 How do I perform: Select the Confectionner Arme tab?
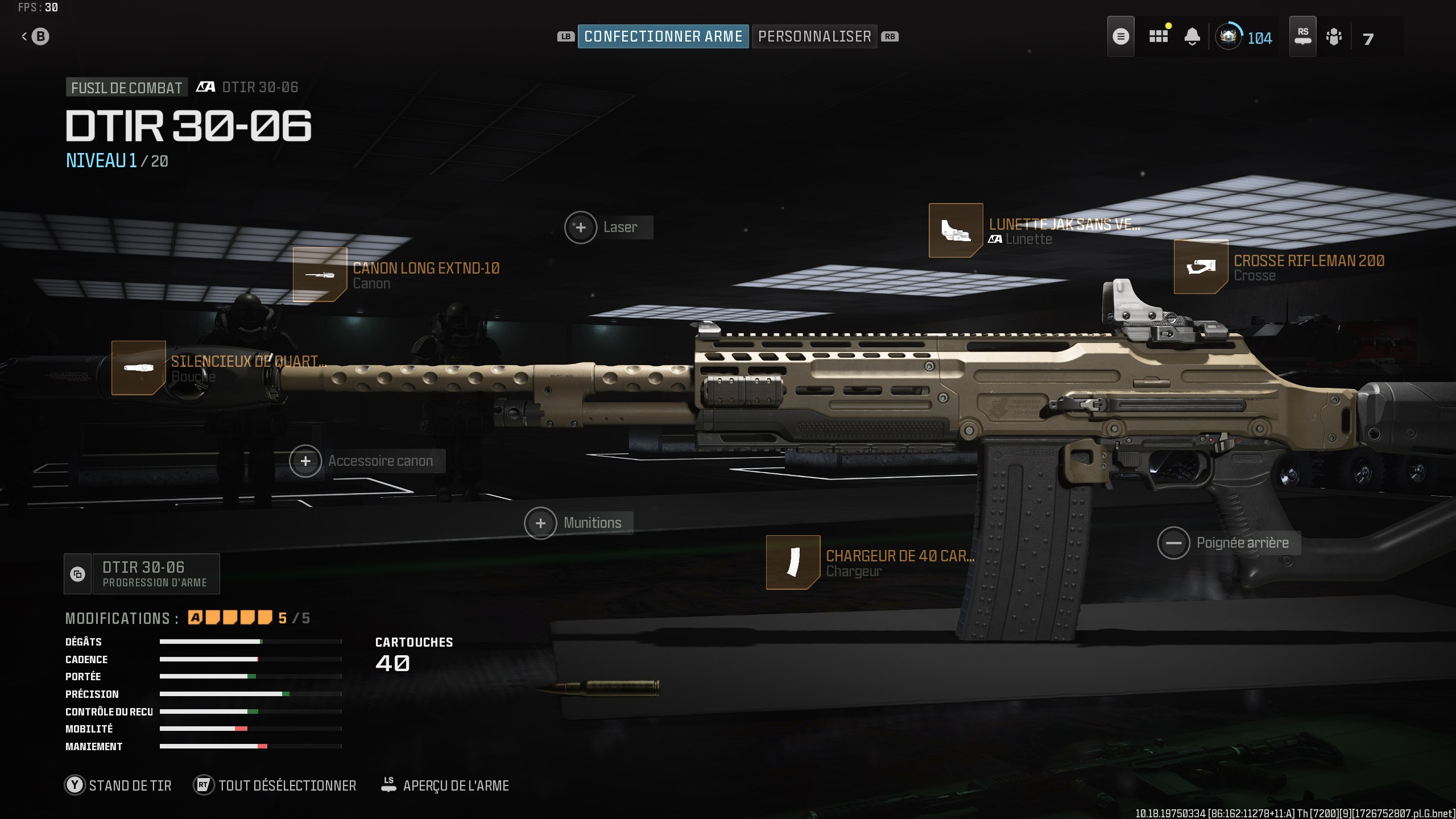click(663, 36)
